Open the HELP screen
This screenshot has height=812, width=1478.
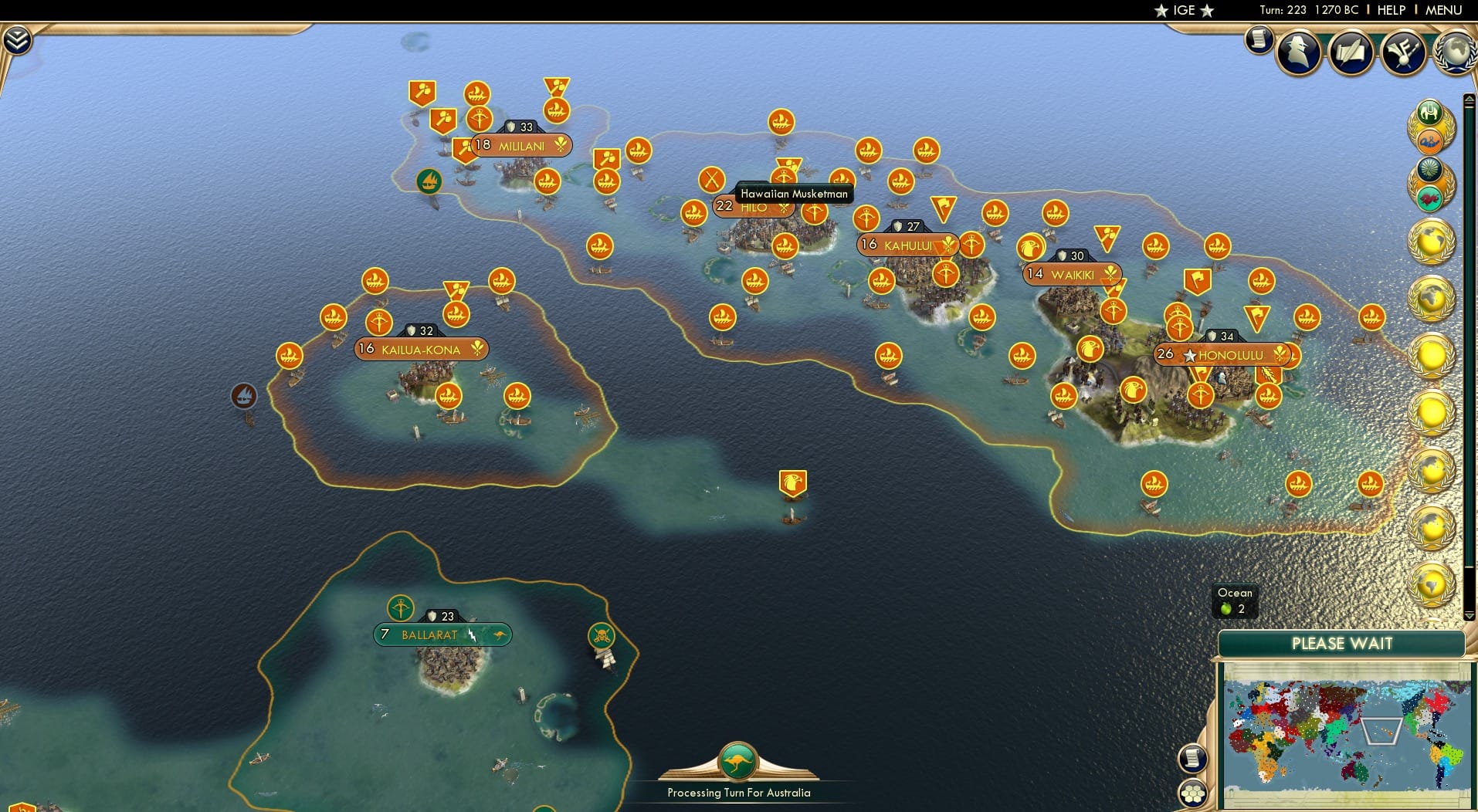point(1390,10)
